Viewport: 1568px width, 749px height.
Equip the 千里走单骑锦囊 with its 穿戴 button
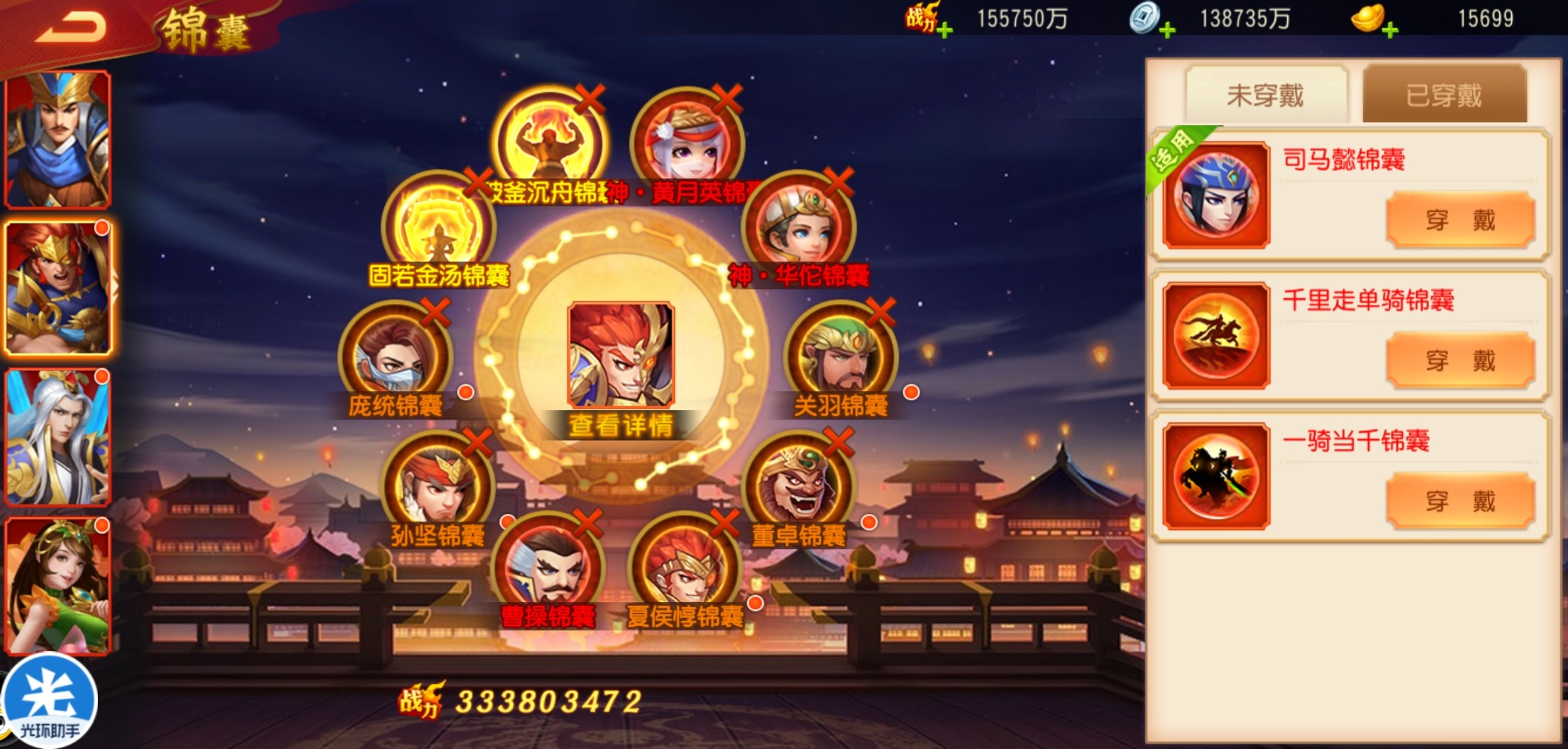(x=1460, y=361)
